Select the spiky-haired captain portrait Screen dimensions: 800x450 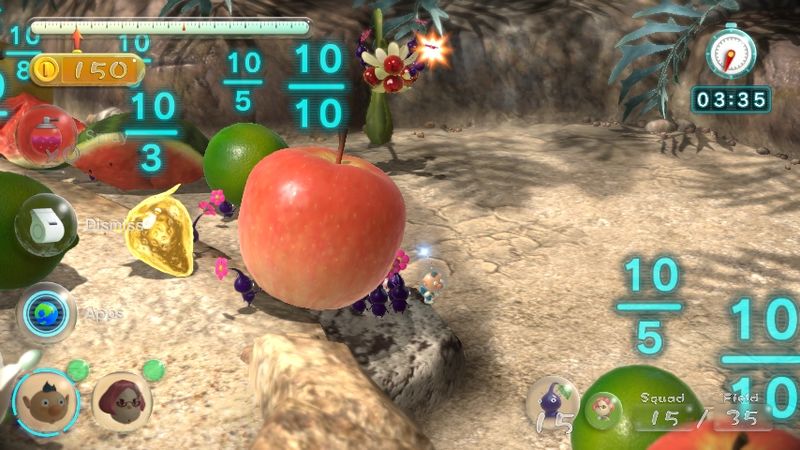45,401
